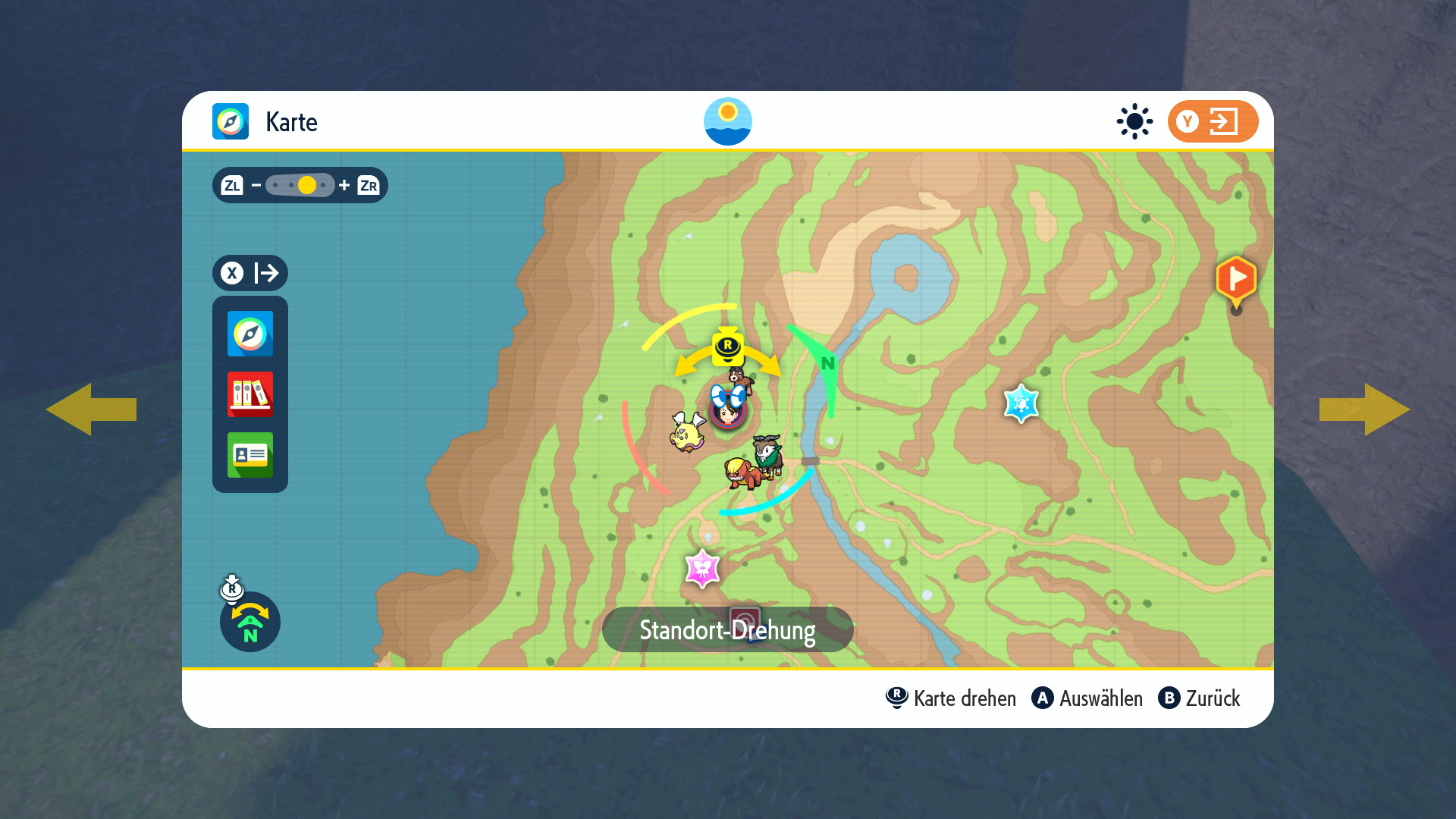The height and width of the screenshot is (819, 1456).
Task: Select the pink fairy Tera raid crystal
Action: (x=702, y=569)
